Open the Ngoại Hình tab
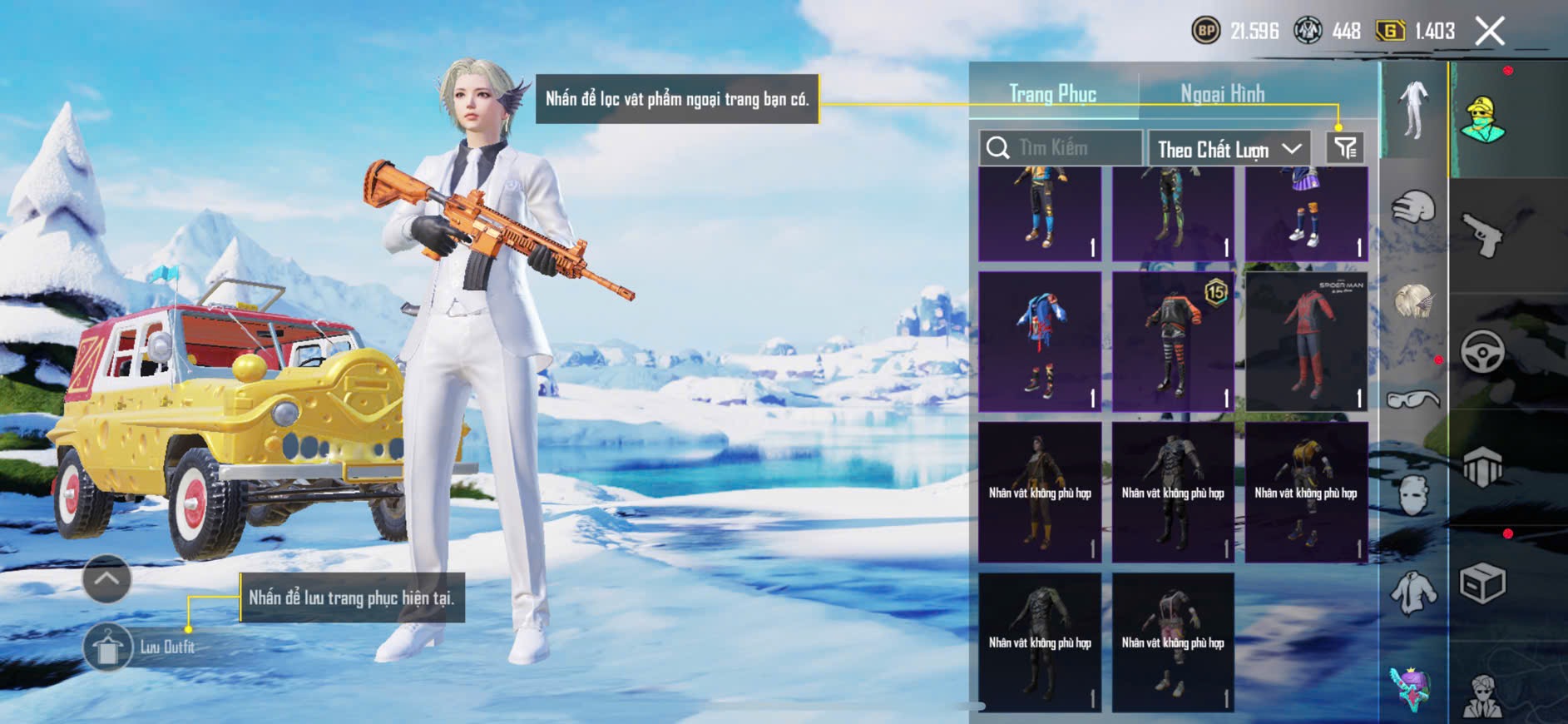 tap(1222, 94)
